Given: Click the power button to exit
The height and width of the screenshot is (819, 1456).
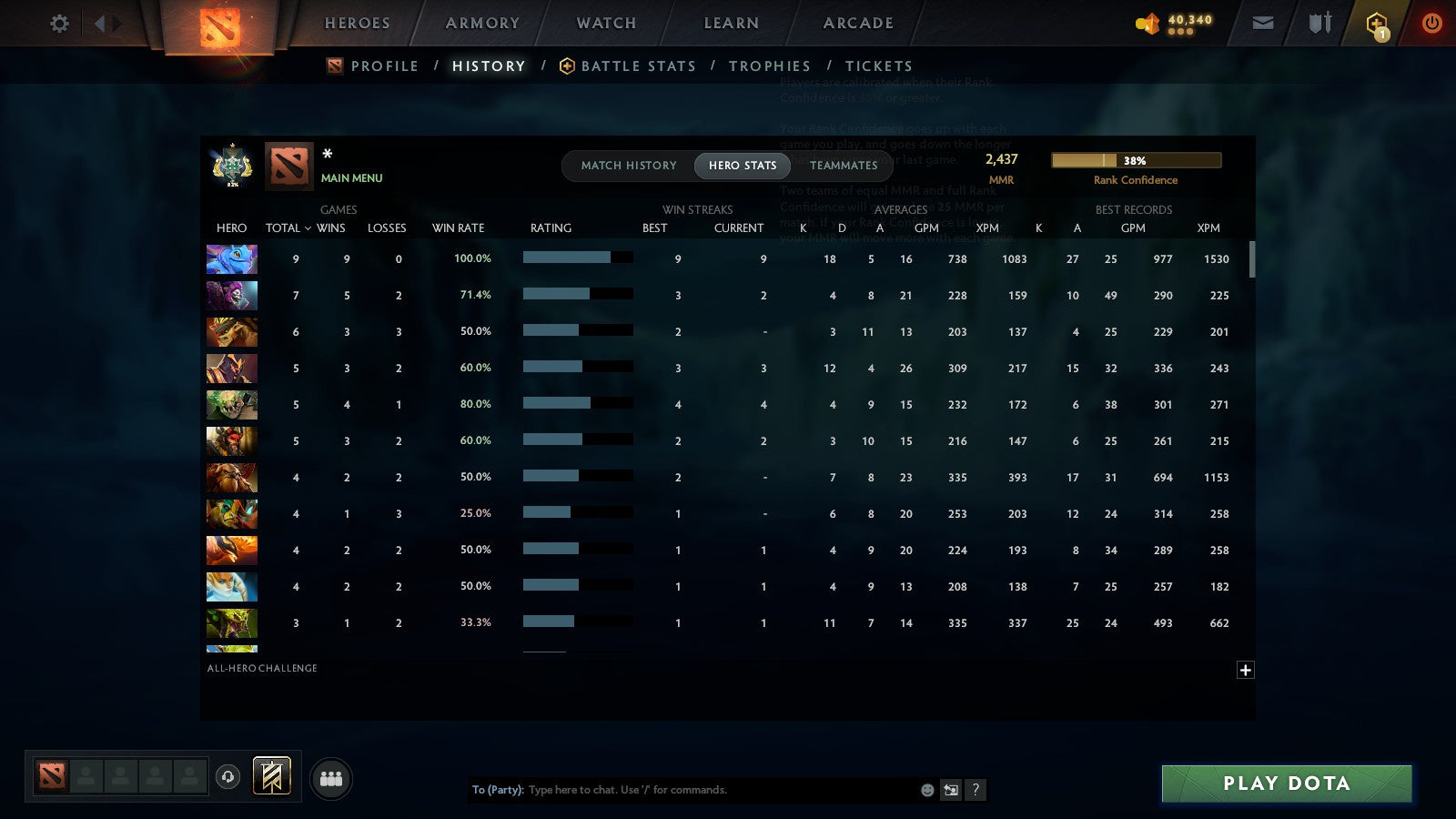Looking at the screenshot, I should pyautogui.click(x=1431, y=23).
